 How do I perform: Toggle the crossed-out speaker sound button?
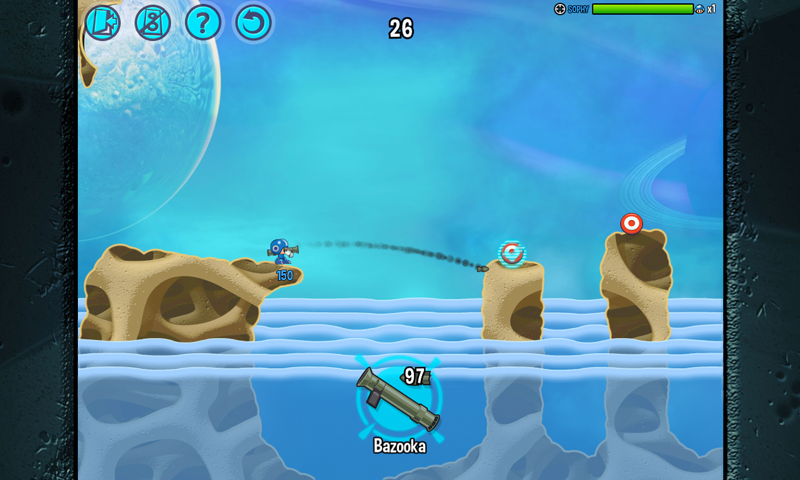152,22
